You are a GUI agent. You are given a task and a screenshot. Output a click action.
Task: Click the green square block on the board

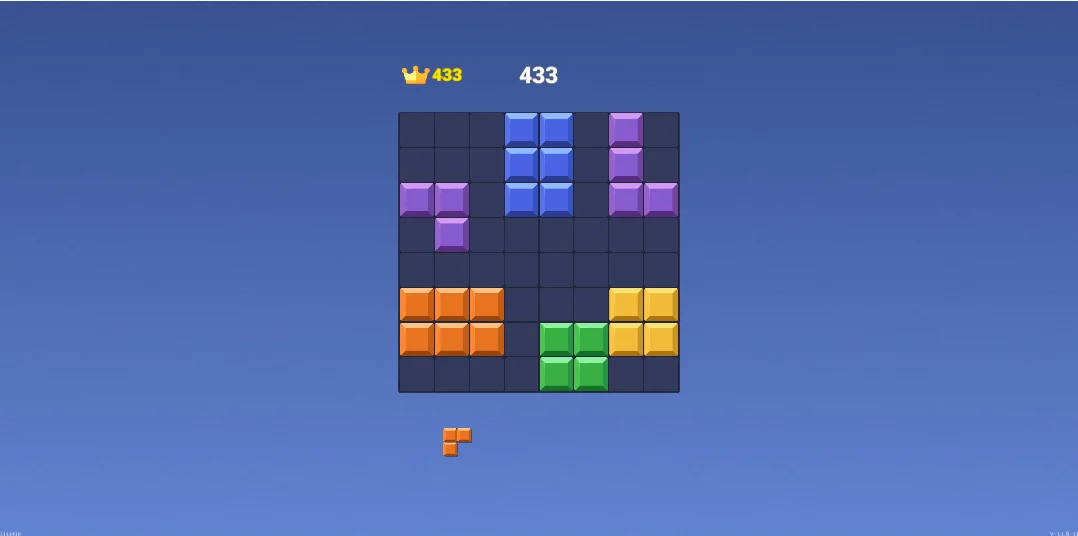(574, 356)
